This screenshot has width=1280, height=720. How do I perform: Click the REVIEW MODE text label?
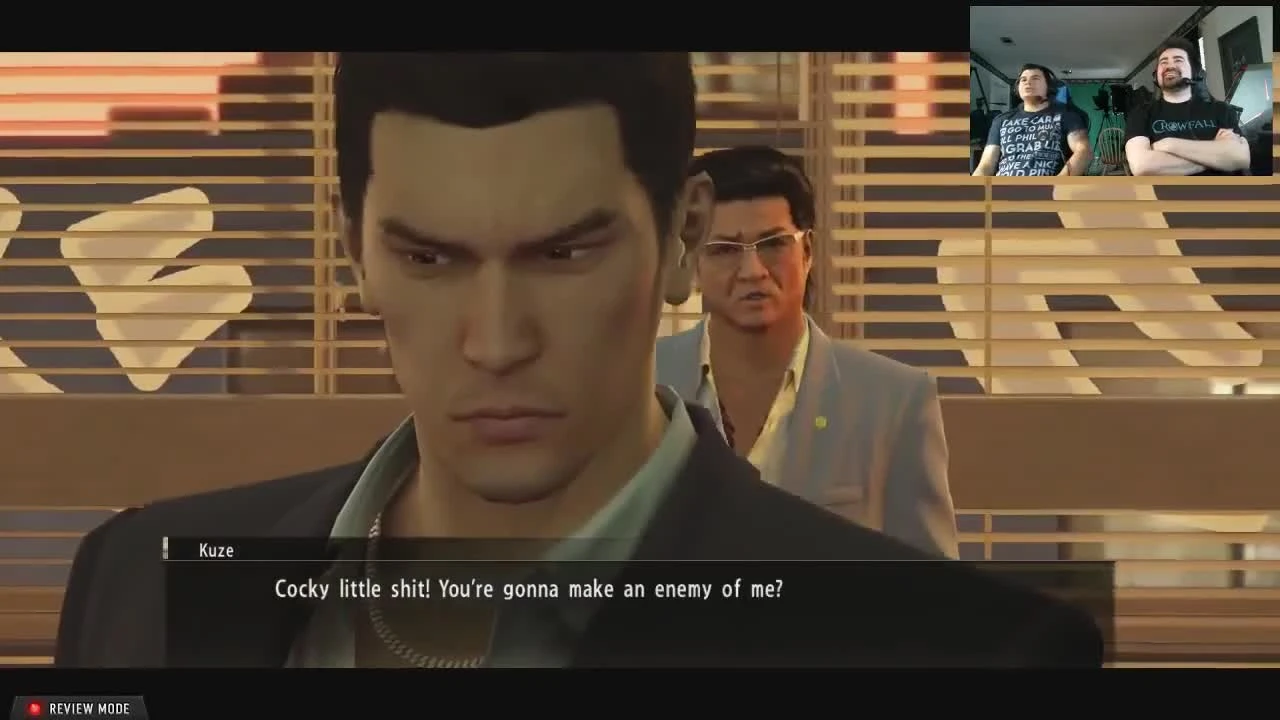tap(90, 708)
